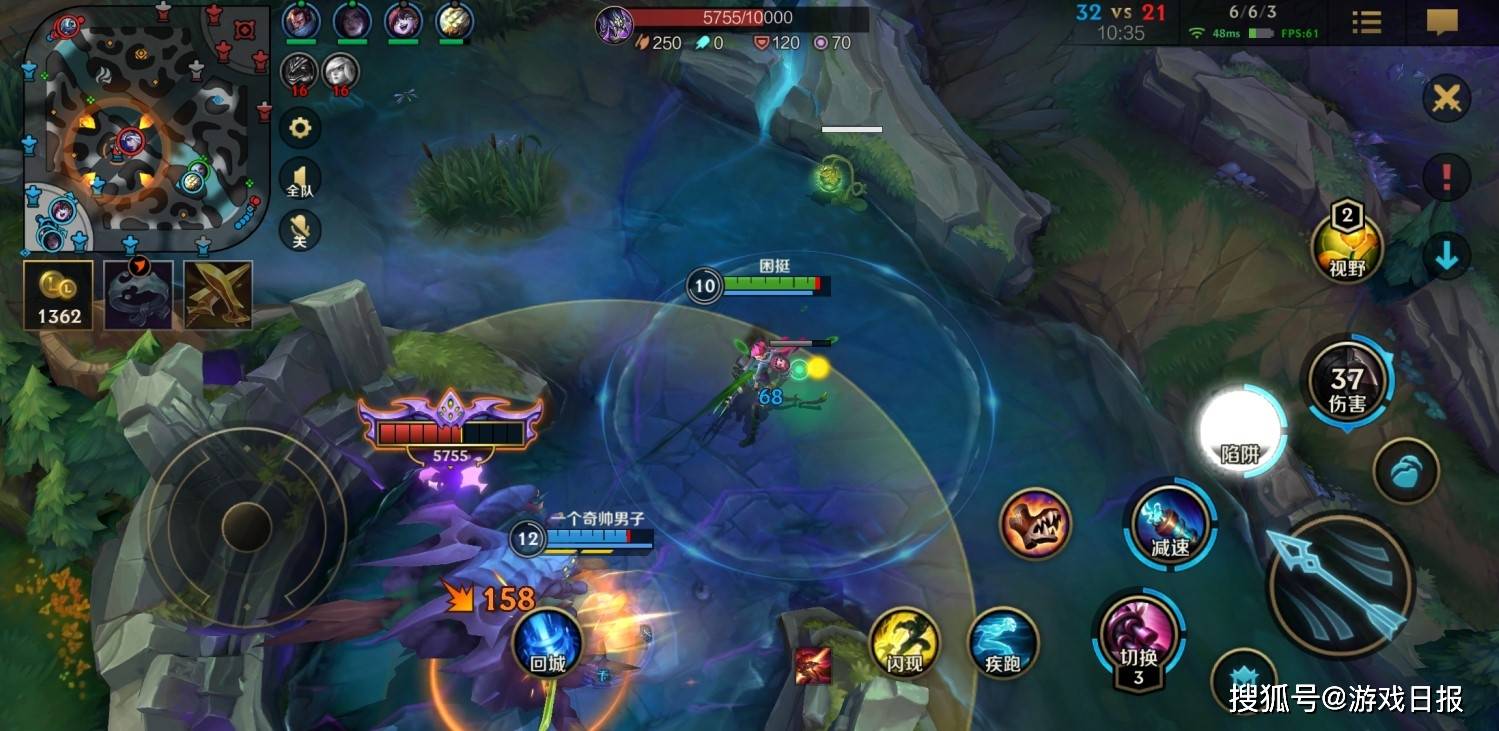Image resolution: width=1499 pixels, height=731 pixels.
Task: Fire the basic attack arrow button
Action: pyautogui.click(x=1339, y=584)
